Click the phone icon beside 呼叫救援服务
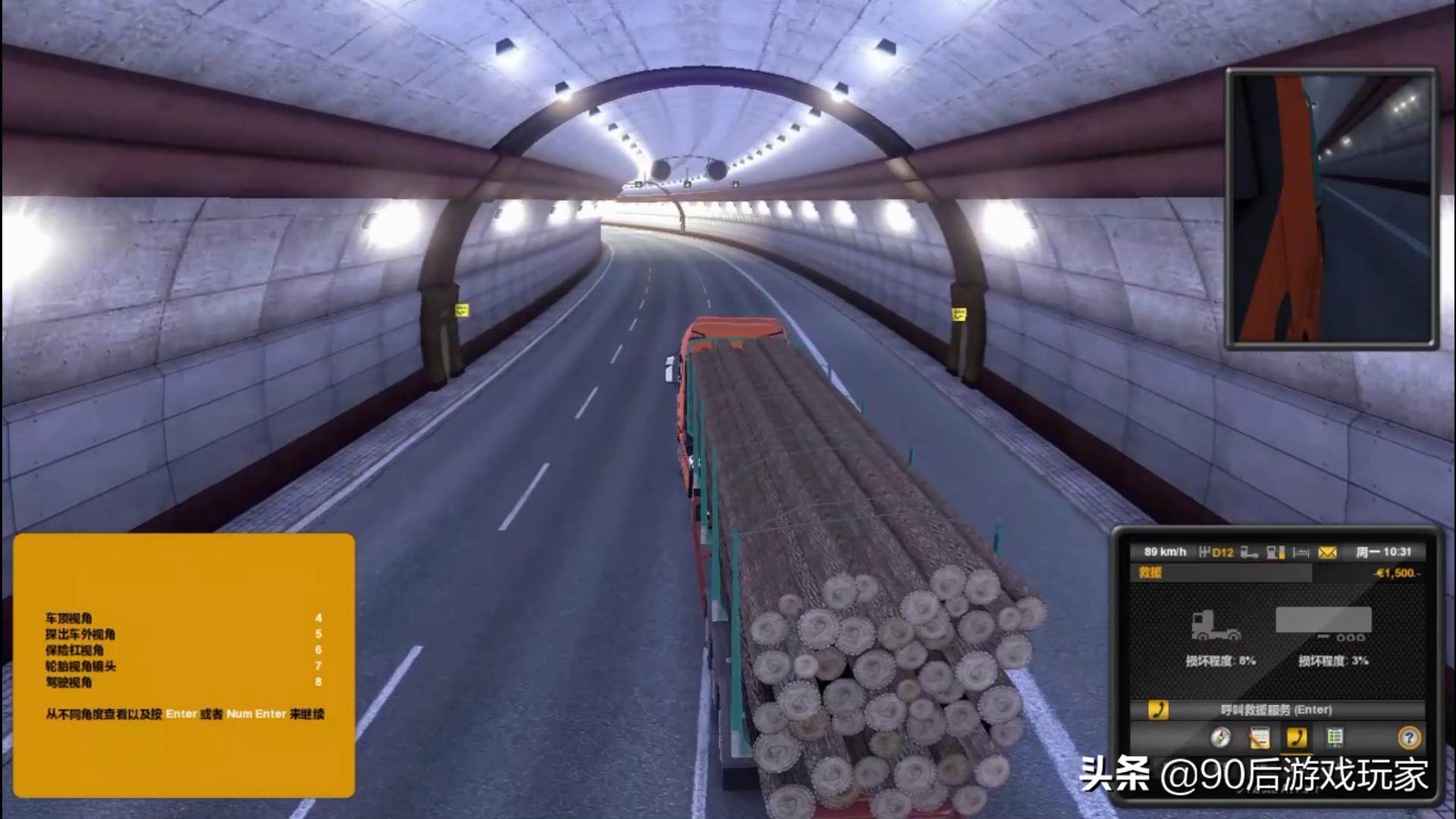 point(1157,710)
